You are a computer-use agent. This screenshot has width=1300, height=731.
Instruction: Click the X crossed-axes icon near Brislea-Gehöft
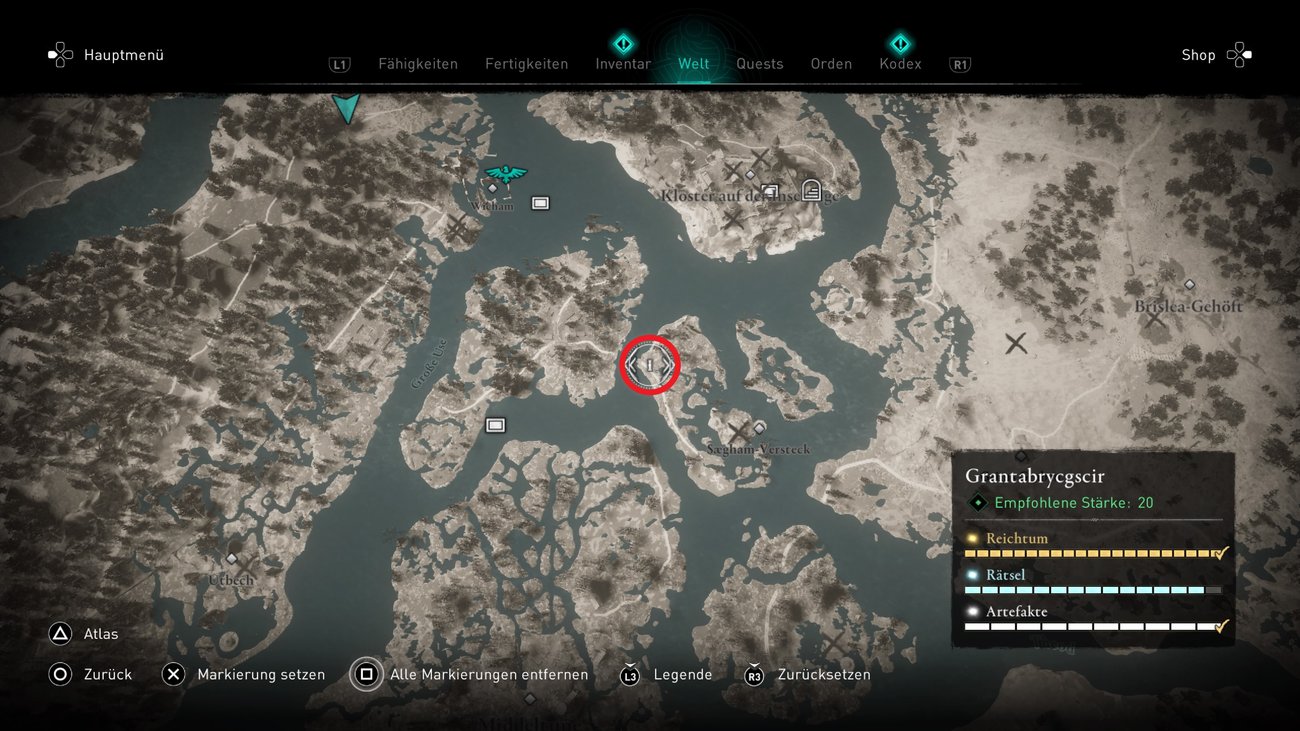[x=1016, y=343]
